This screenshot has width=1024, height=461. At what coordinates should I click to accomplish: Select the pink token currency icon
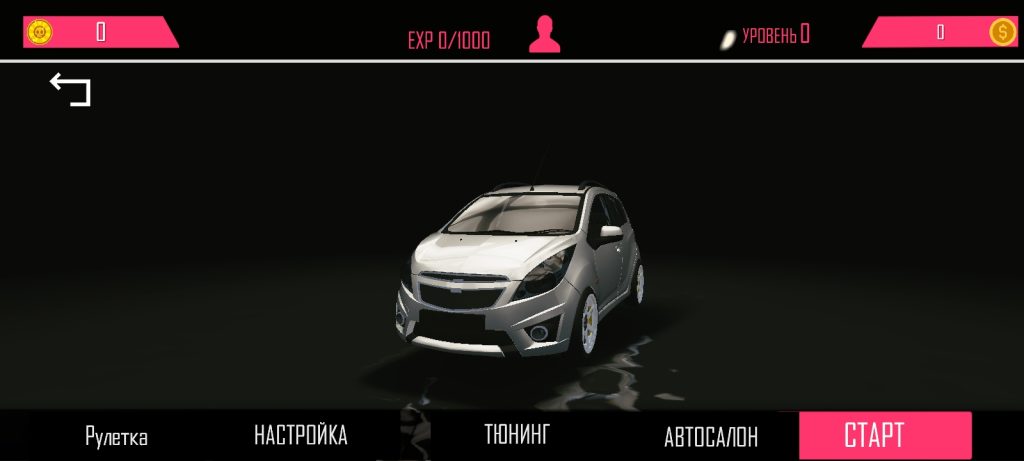tap(39, 32)
